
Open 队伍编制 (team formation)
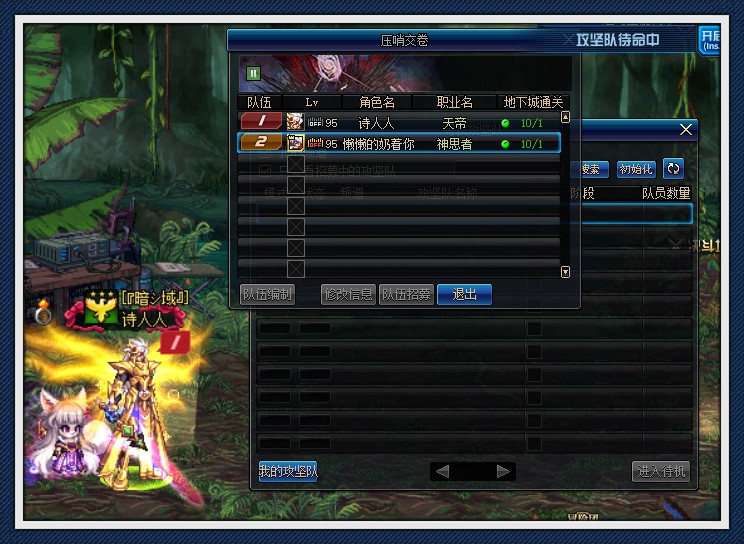tap(267, 294)
